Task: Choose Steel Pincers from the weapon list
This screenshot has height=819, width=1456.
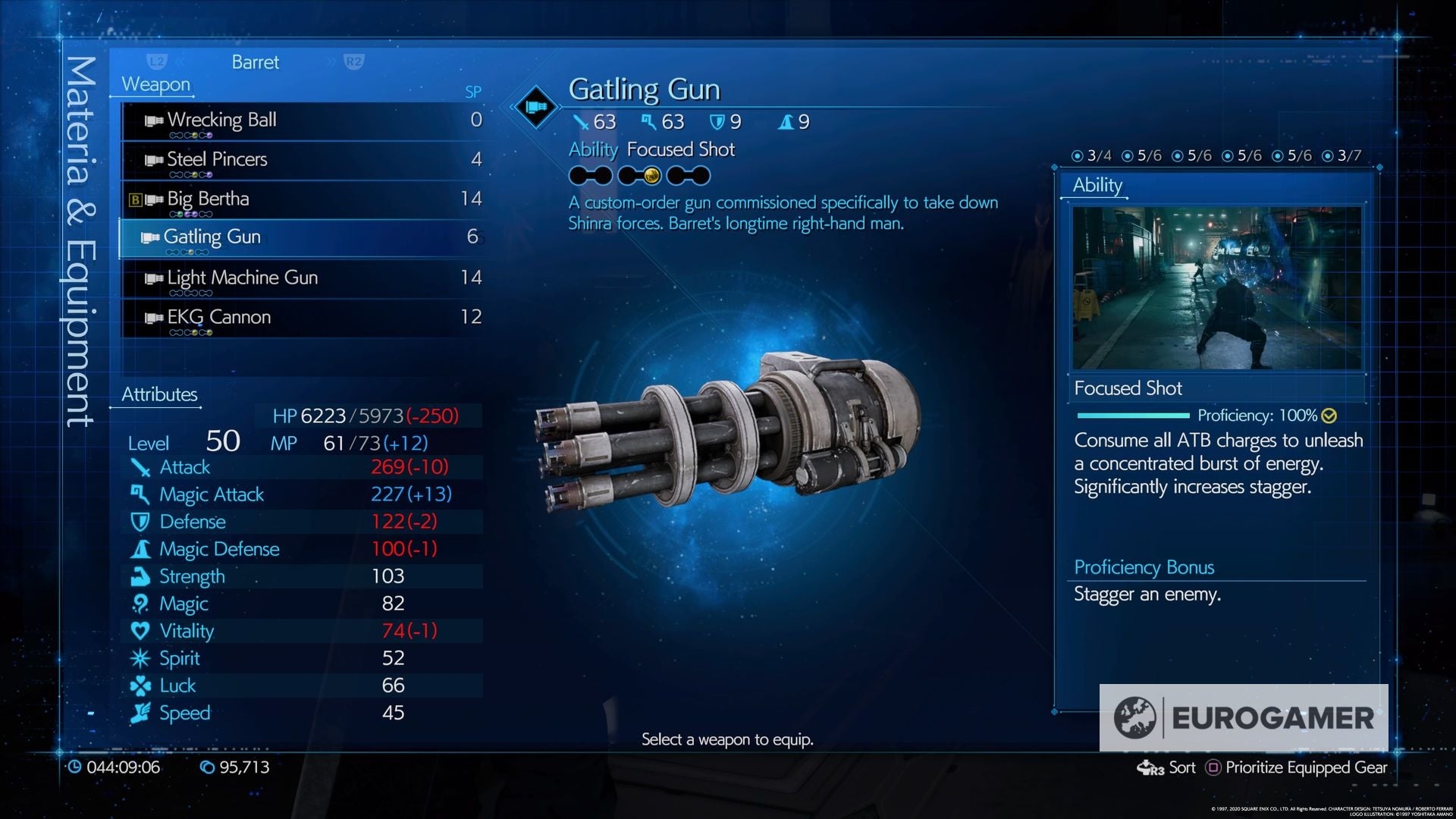Action: pyautogui.click(x=303, y=160)
